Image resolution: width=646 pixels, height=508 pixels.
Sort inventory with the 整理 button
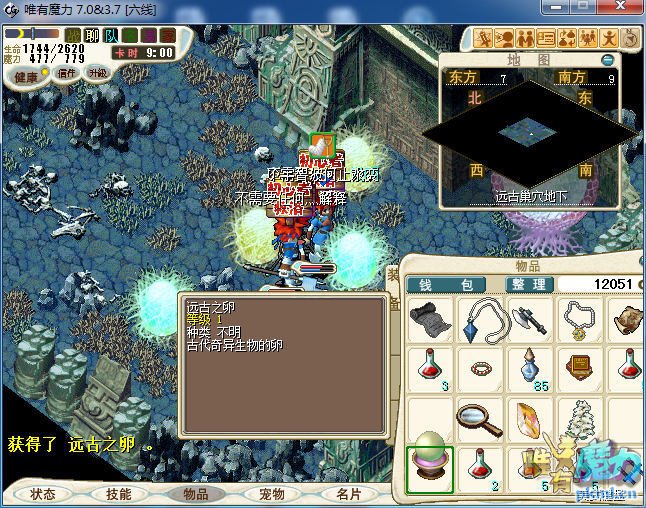pyautogui.click(x=526, y=284)
